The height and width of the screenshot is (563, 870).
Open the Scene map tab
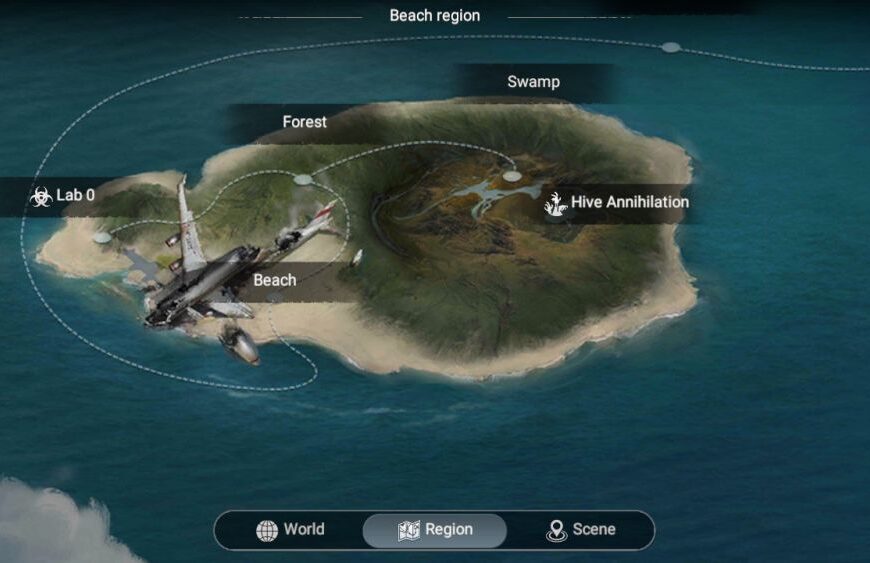pyautogui.click(x=581, y=530)
